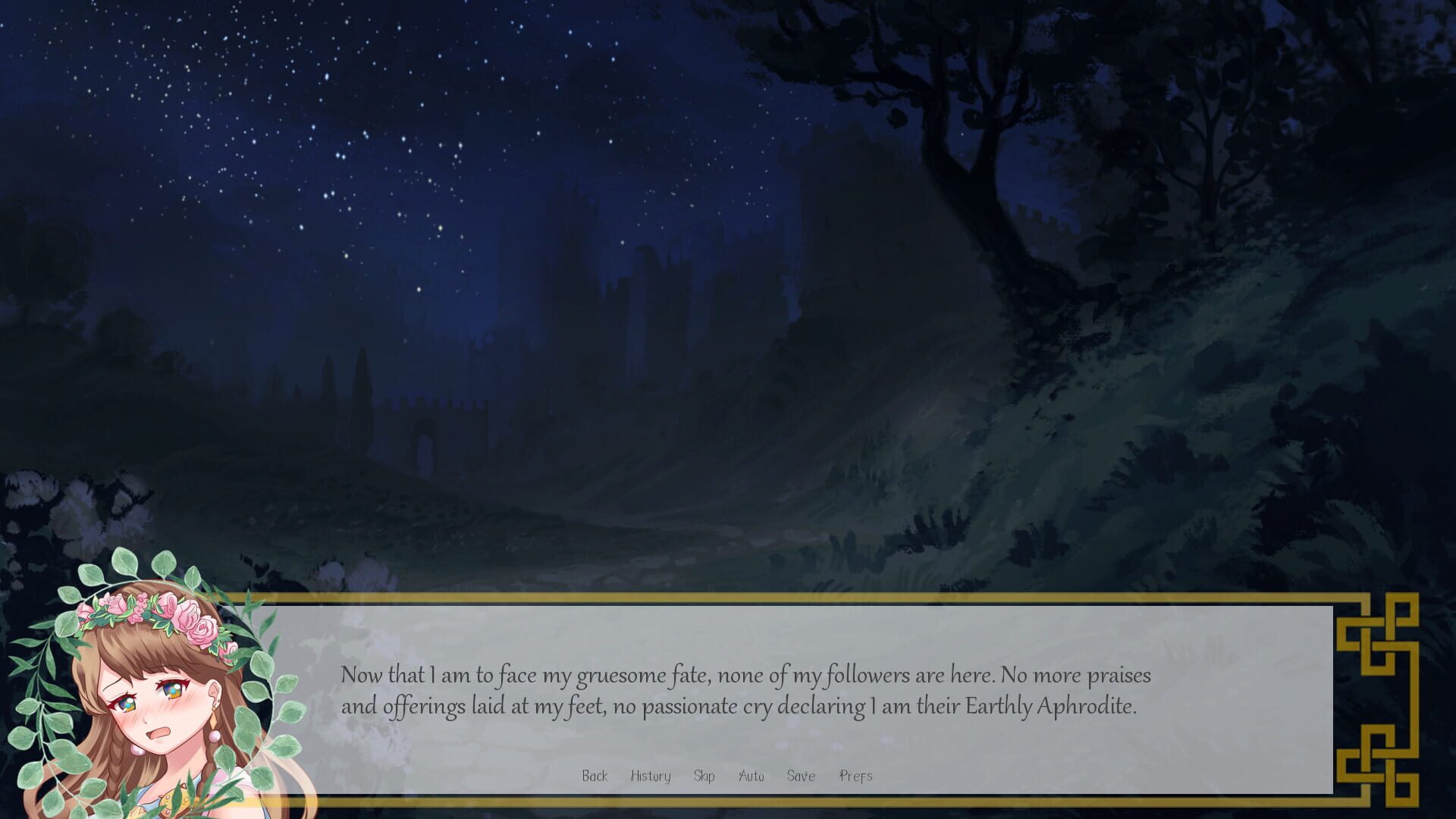Turn on text auto-advance with Auto
Image resolution: width=1456 pixels, height=819 pixels.
(x=751, y=776)
